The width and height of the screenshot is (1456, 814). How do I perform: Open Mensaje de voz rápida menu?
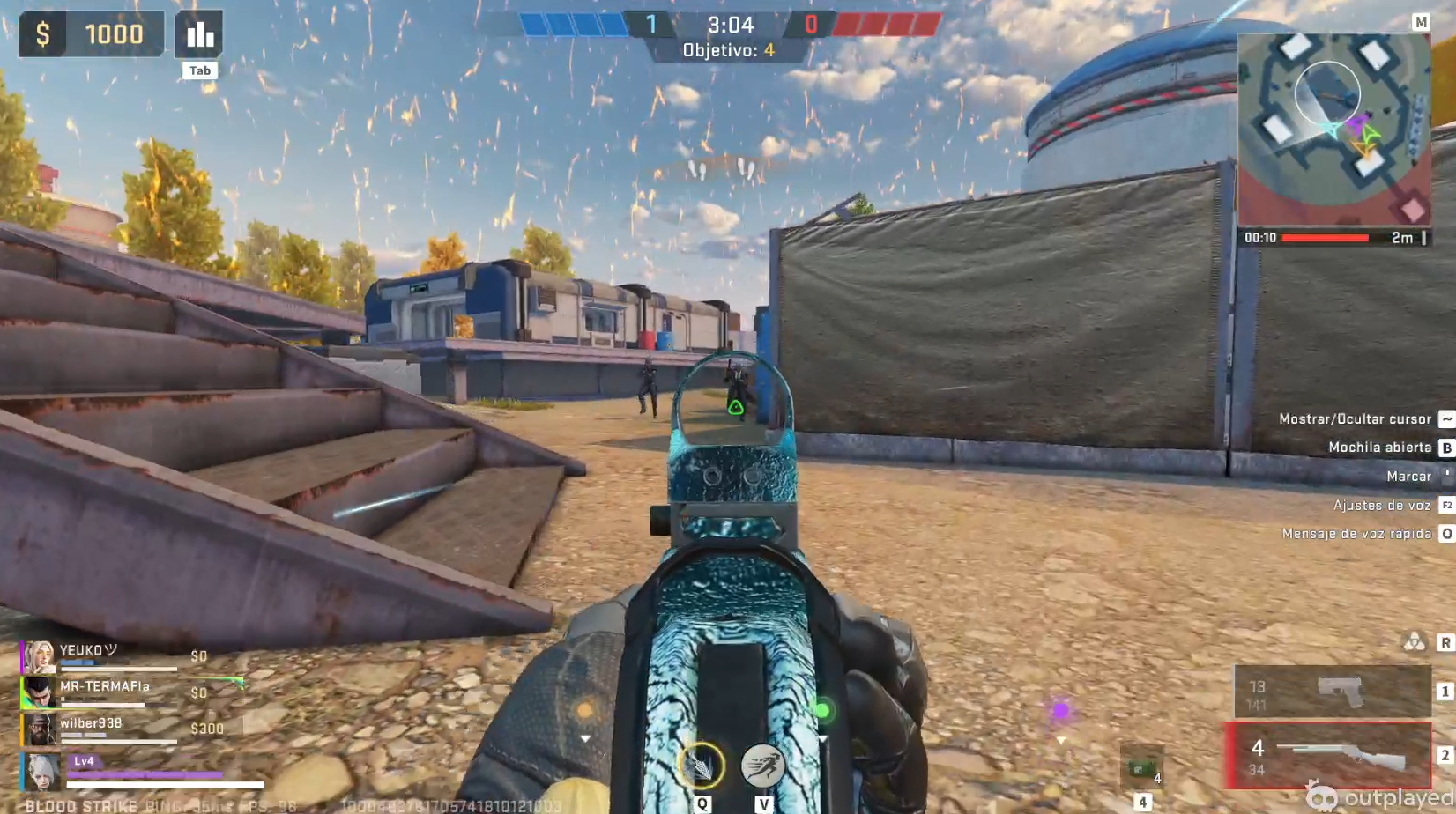tap(1356, 534)
